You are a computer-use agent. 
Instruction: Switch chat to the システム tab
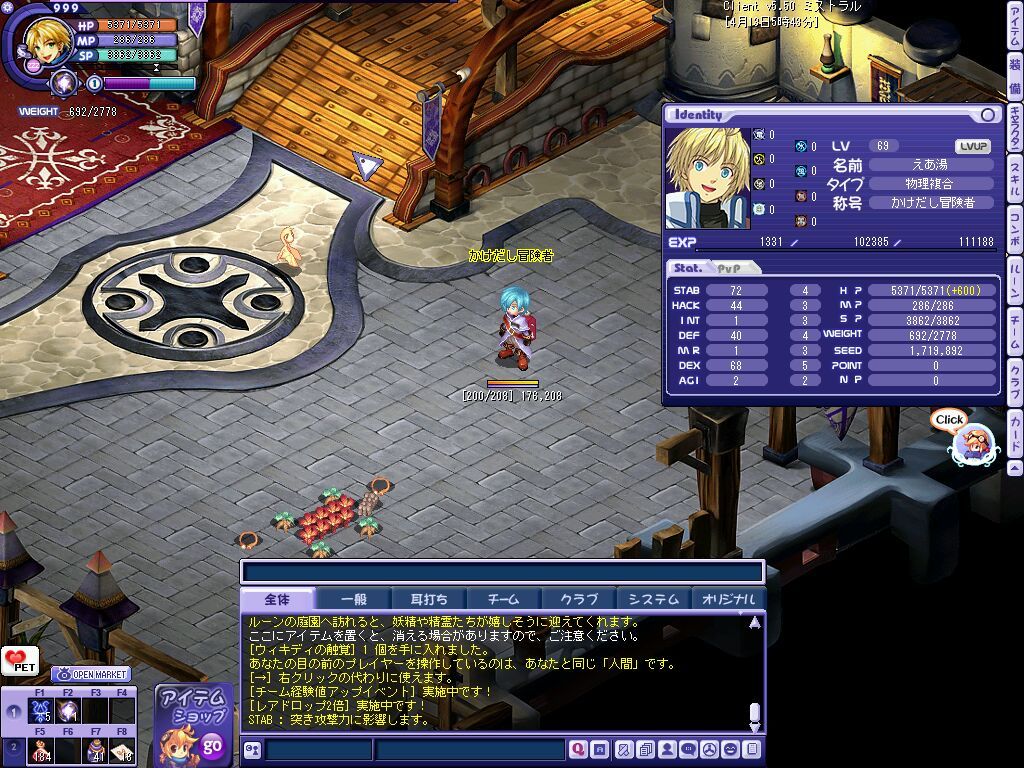coord(653,599)
